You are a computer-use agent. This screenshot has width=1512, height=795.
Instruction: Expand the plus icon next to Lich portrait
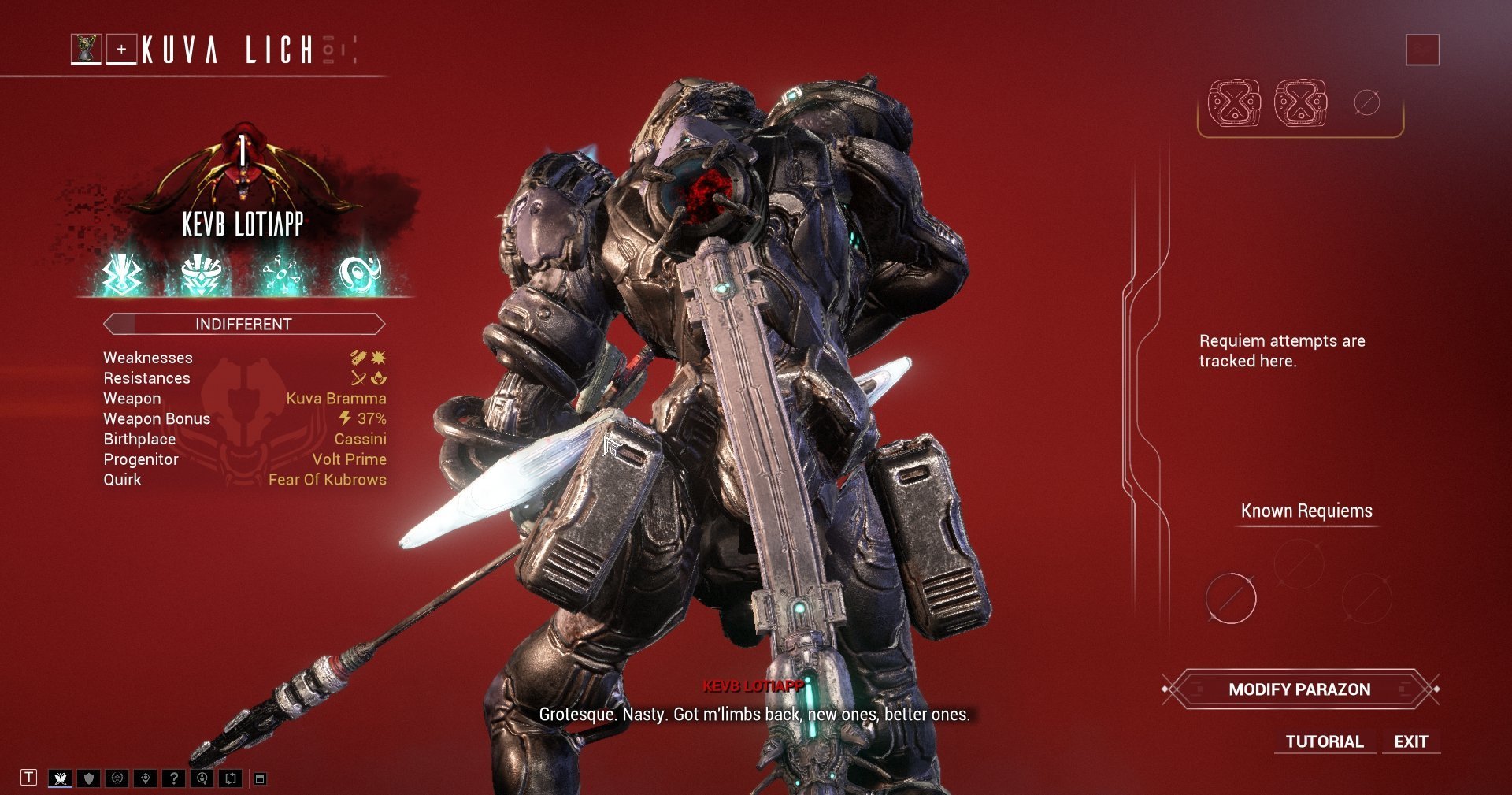(120, 47)
